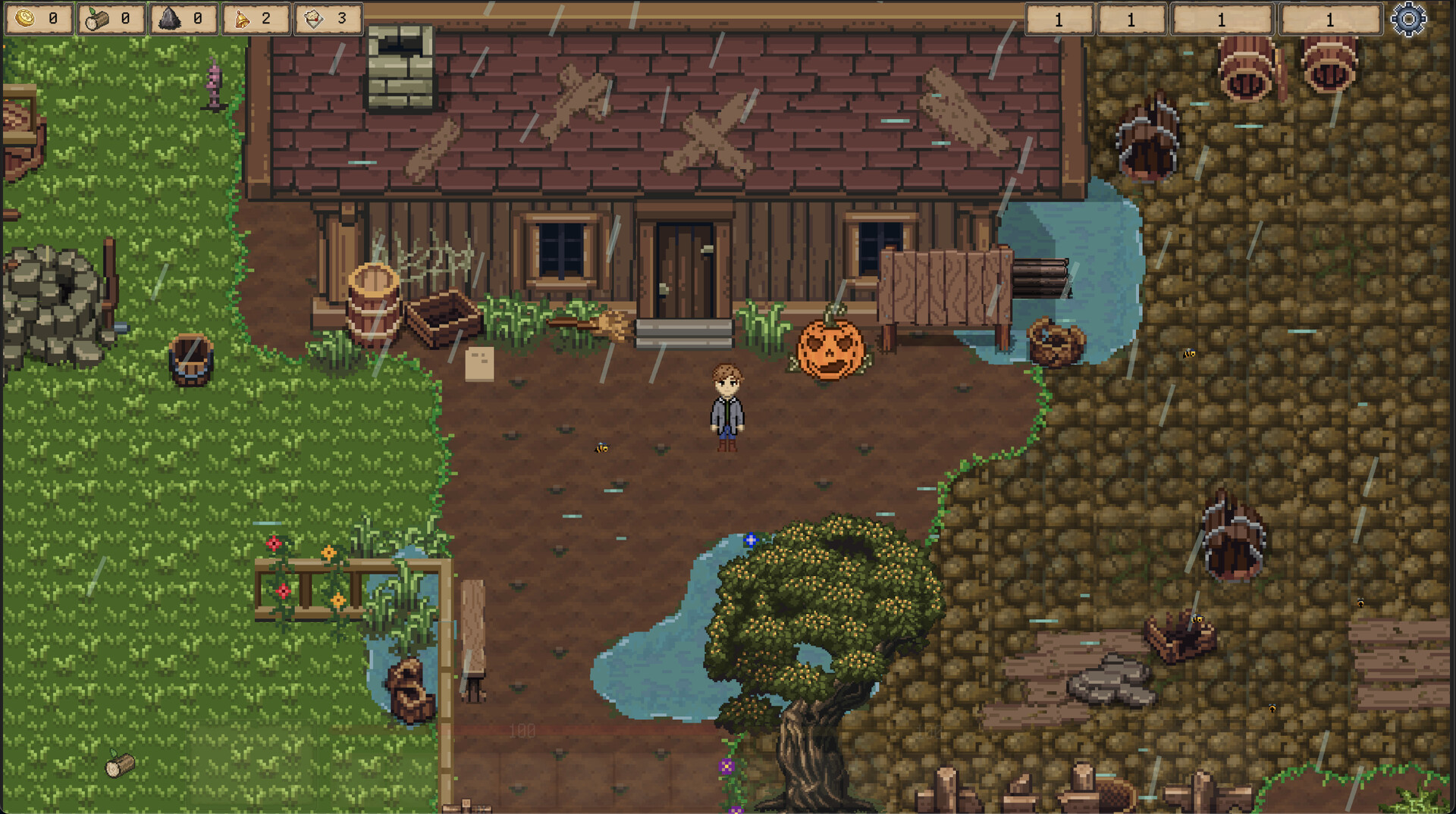Click the second hotbar slot

pyautogui.click(x=1132, y=20)
